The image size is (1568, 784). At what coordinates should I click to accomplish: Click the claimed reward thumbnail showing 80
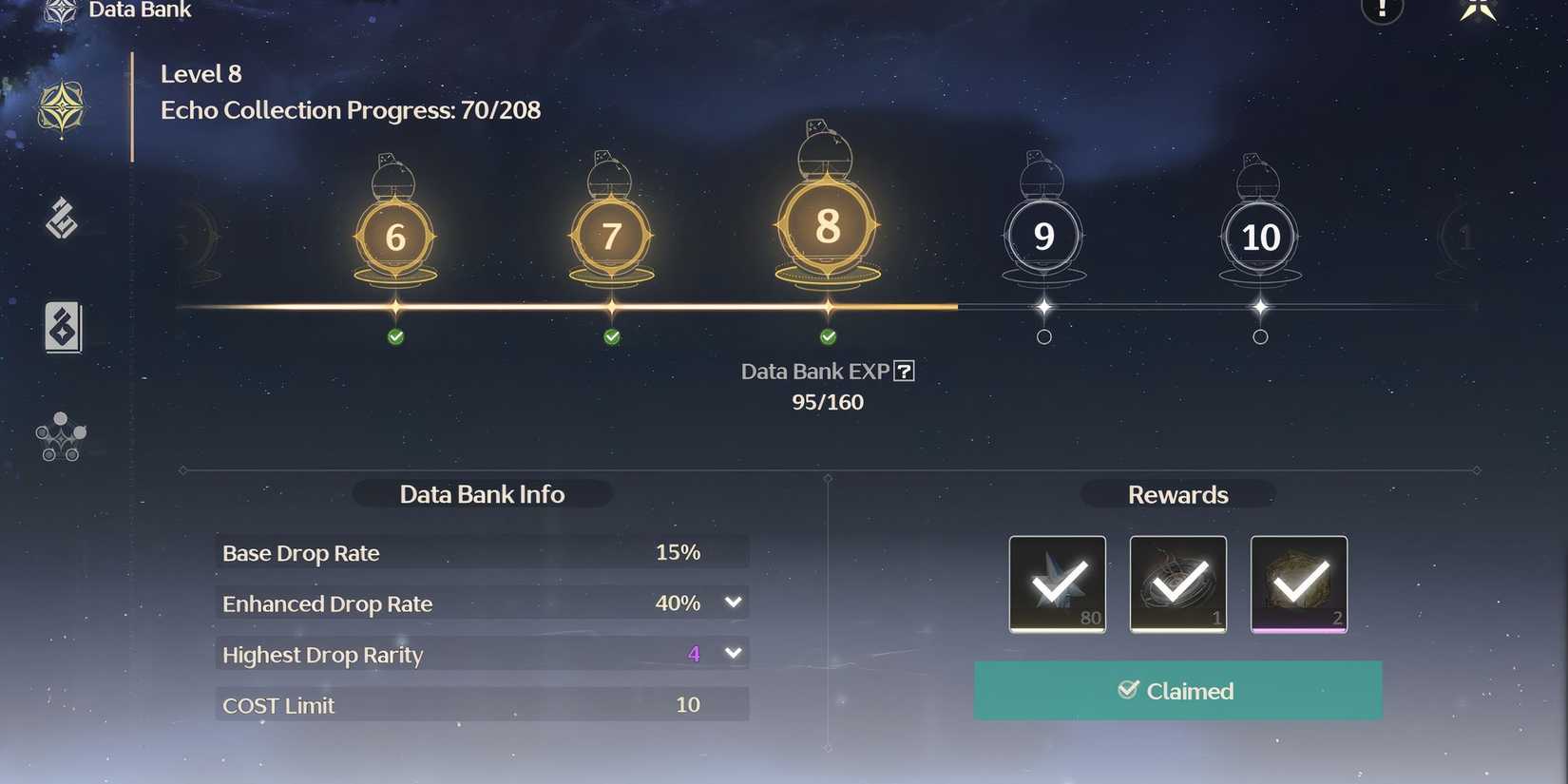pos(1057,583)
